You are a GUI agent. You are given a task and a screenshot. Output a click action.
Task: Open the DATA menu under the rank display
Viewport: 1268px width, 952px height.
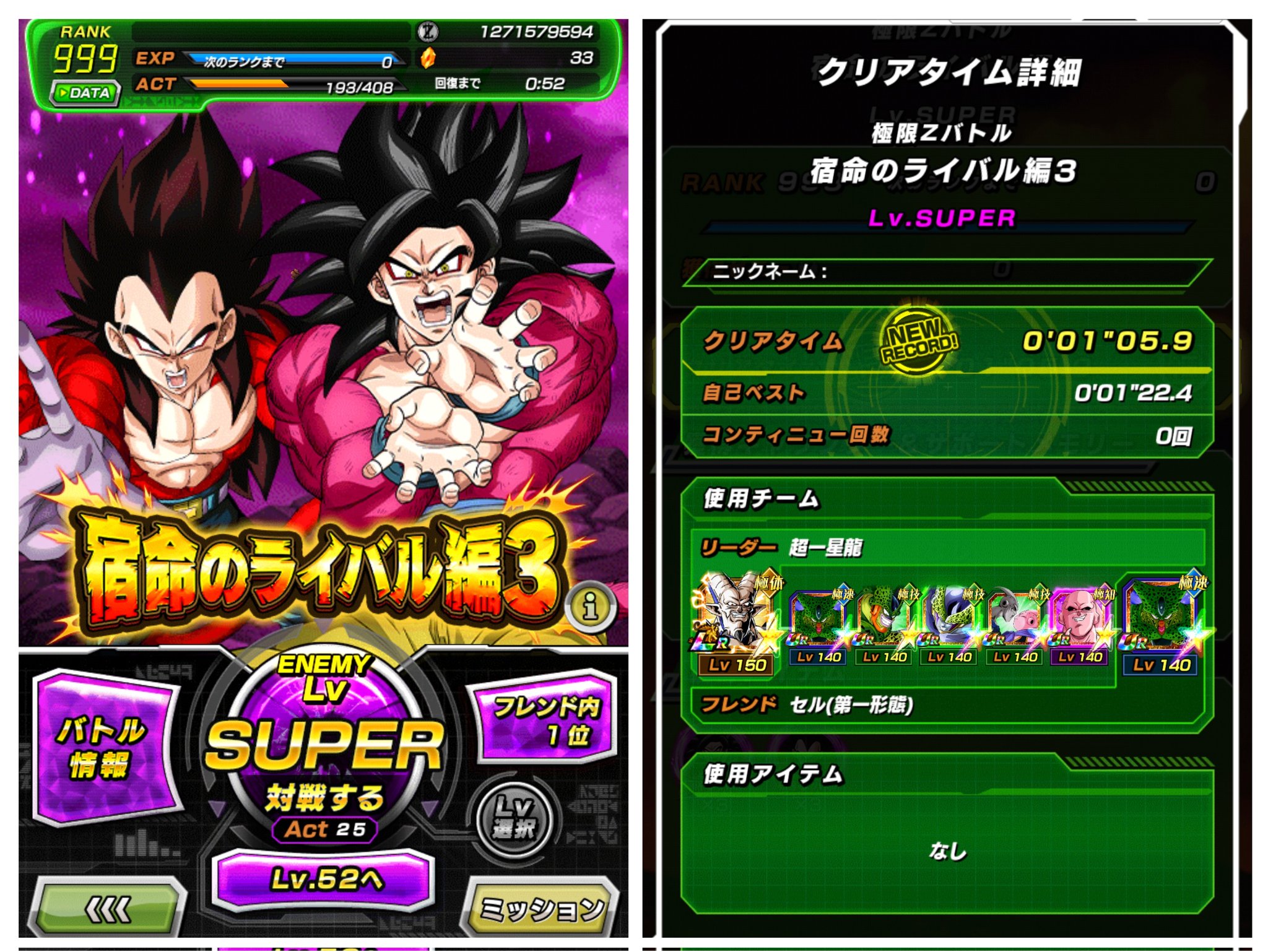(87, 93)
